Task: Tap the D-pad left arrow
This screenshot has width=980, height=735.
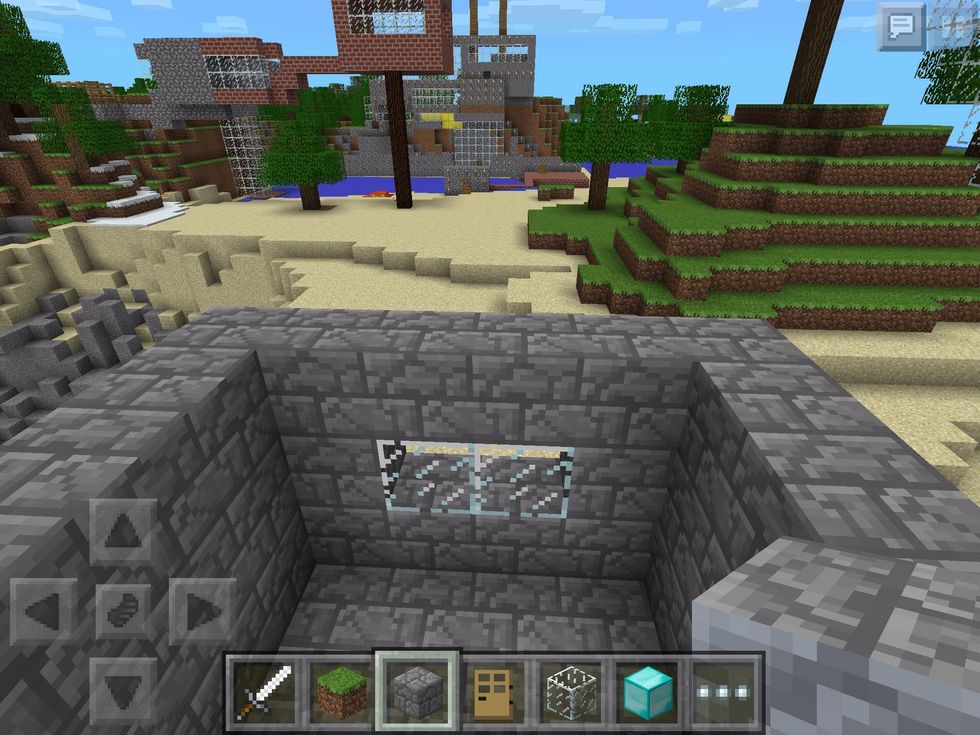Action: click(x=45, y=611)
